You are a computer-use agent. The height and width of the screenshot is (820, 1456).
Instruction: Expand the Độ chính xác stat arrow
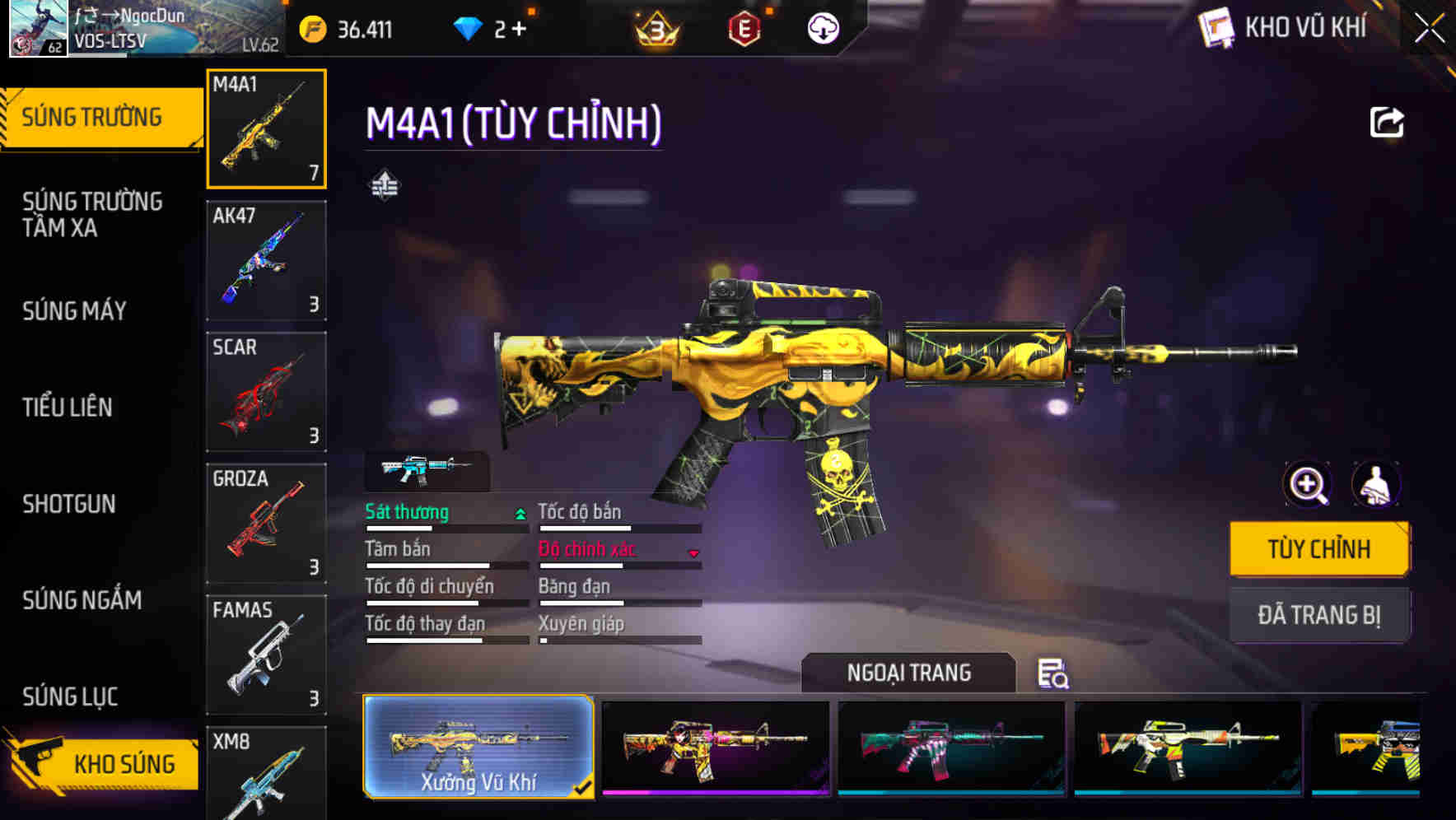[x=692, y=554]
